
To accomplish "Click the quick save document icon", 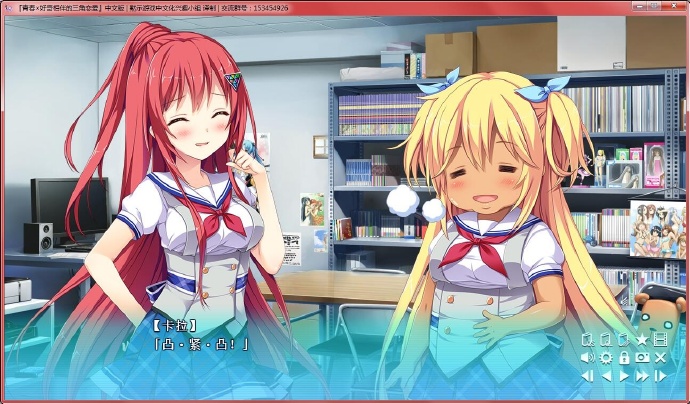I will pyautogui.click(x=589, y=340).
